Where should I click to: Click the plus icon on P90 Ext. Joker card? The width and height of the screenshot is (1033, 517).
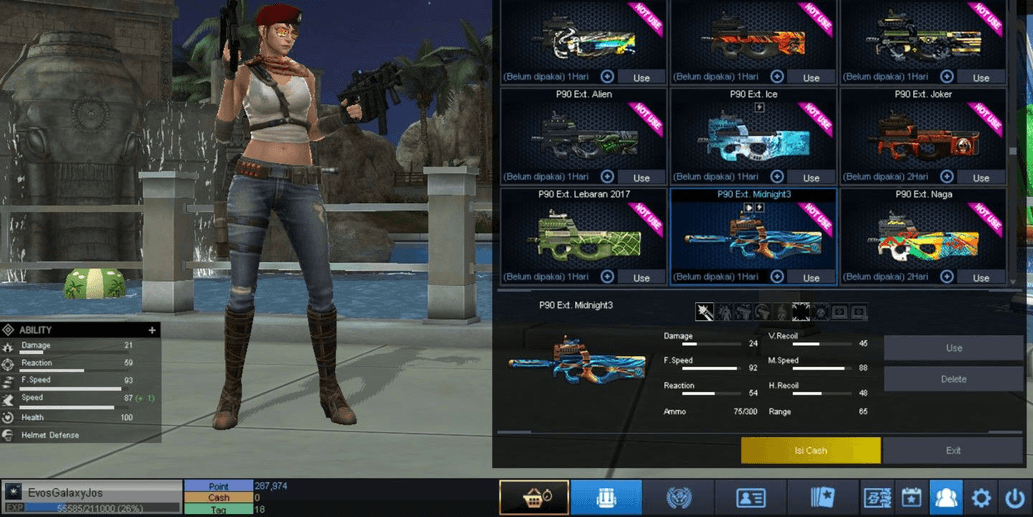tap(947, 177)
